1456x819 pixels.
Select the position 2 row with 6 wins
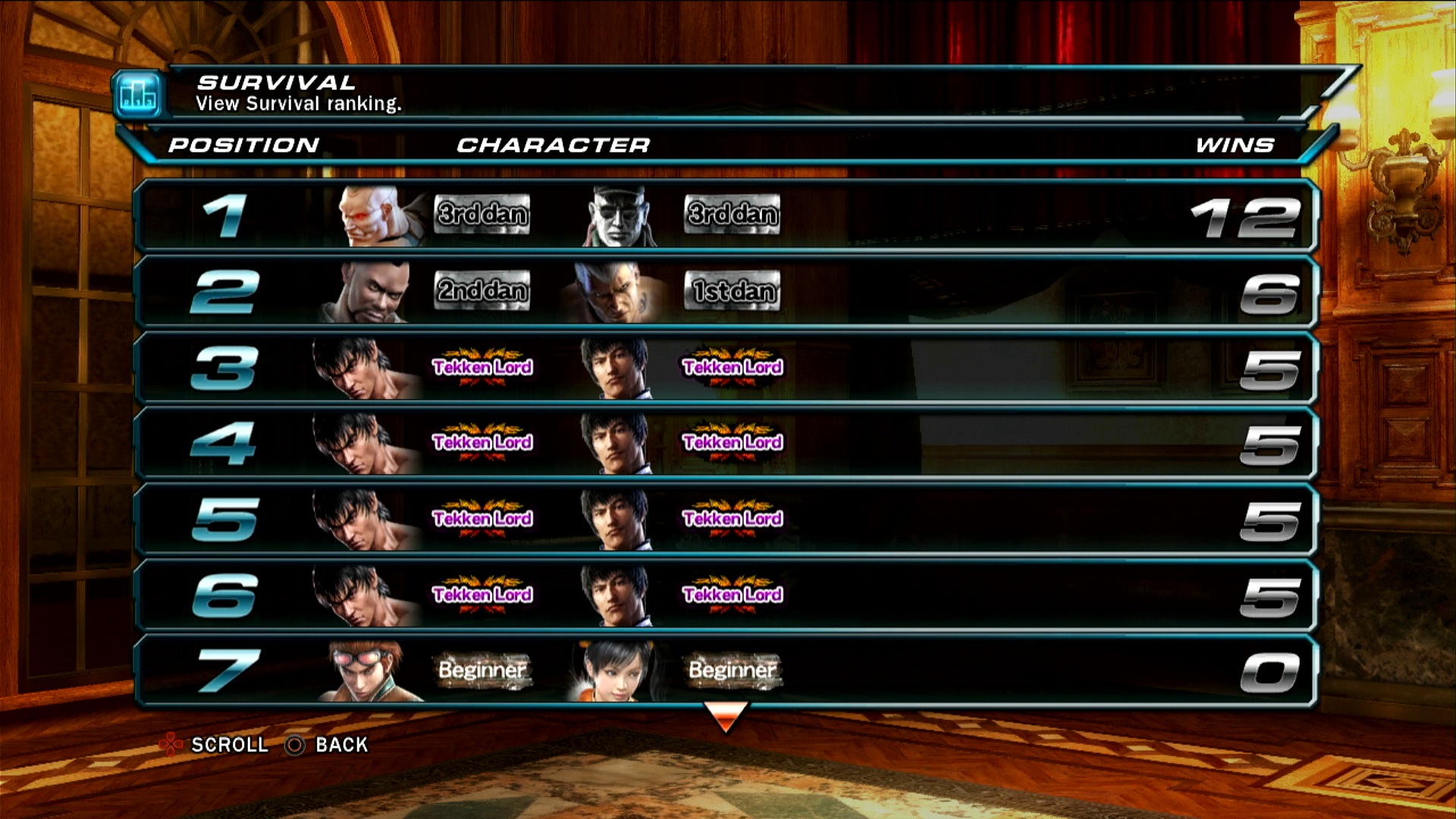coord(726,292)
